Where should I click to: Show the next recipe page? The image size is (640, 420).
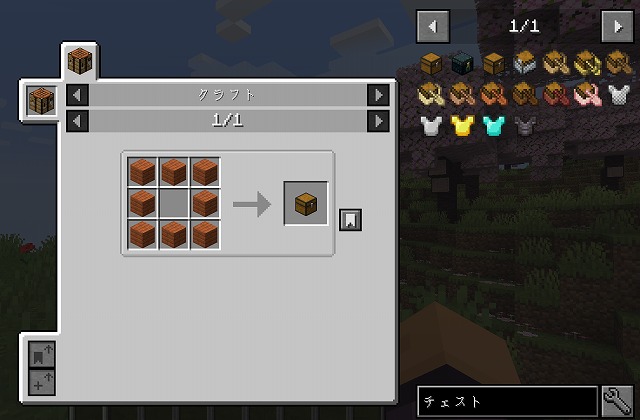click(377, 121)
